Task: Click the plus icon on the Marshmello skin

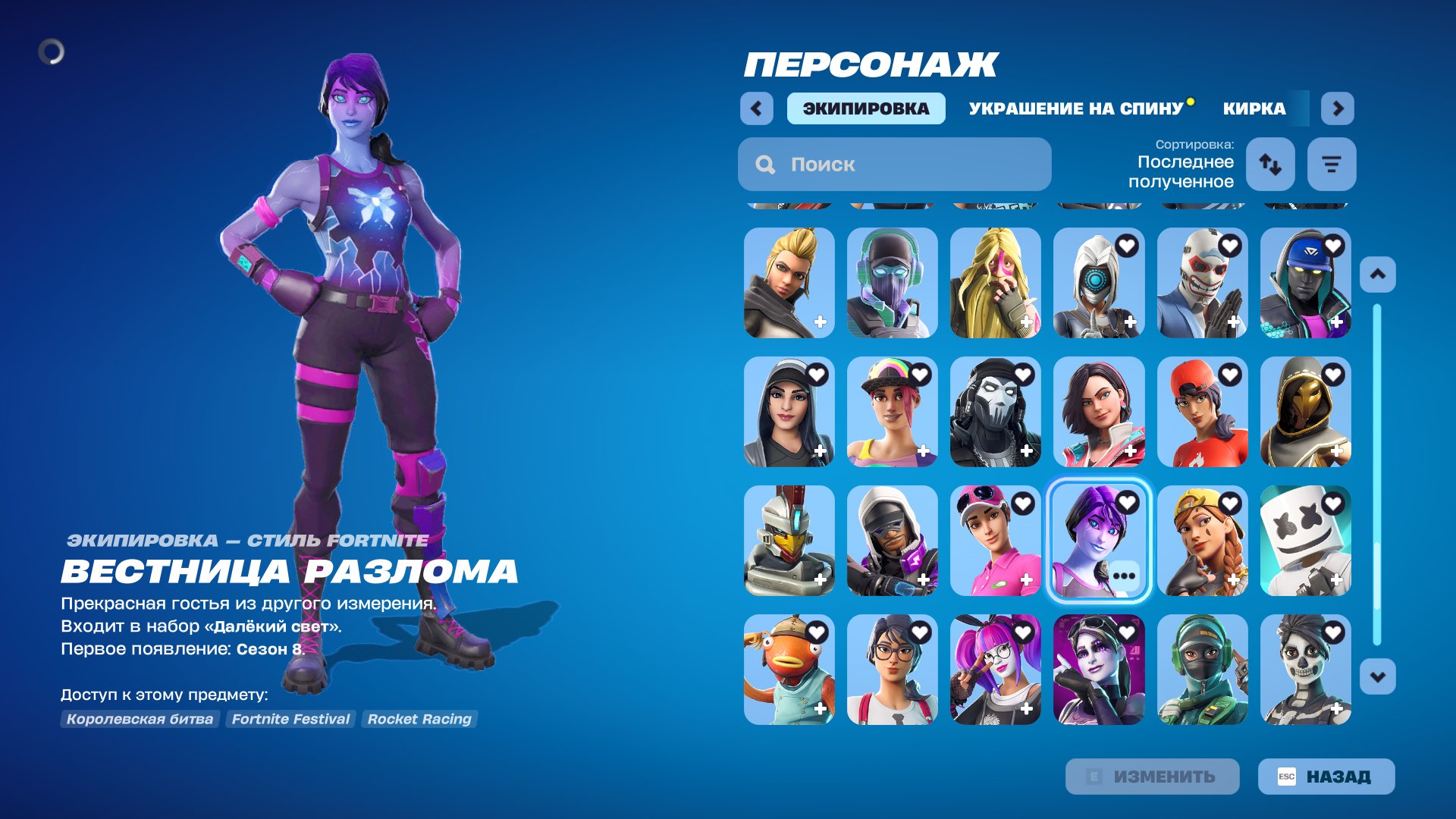Action: click(x=1336, y=579)
